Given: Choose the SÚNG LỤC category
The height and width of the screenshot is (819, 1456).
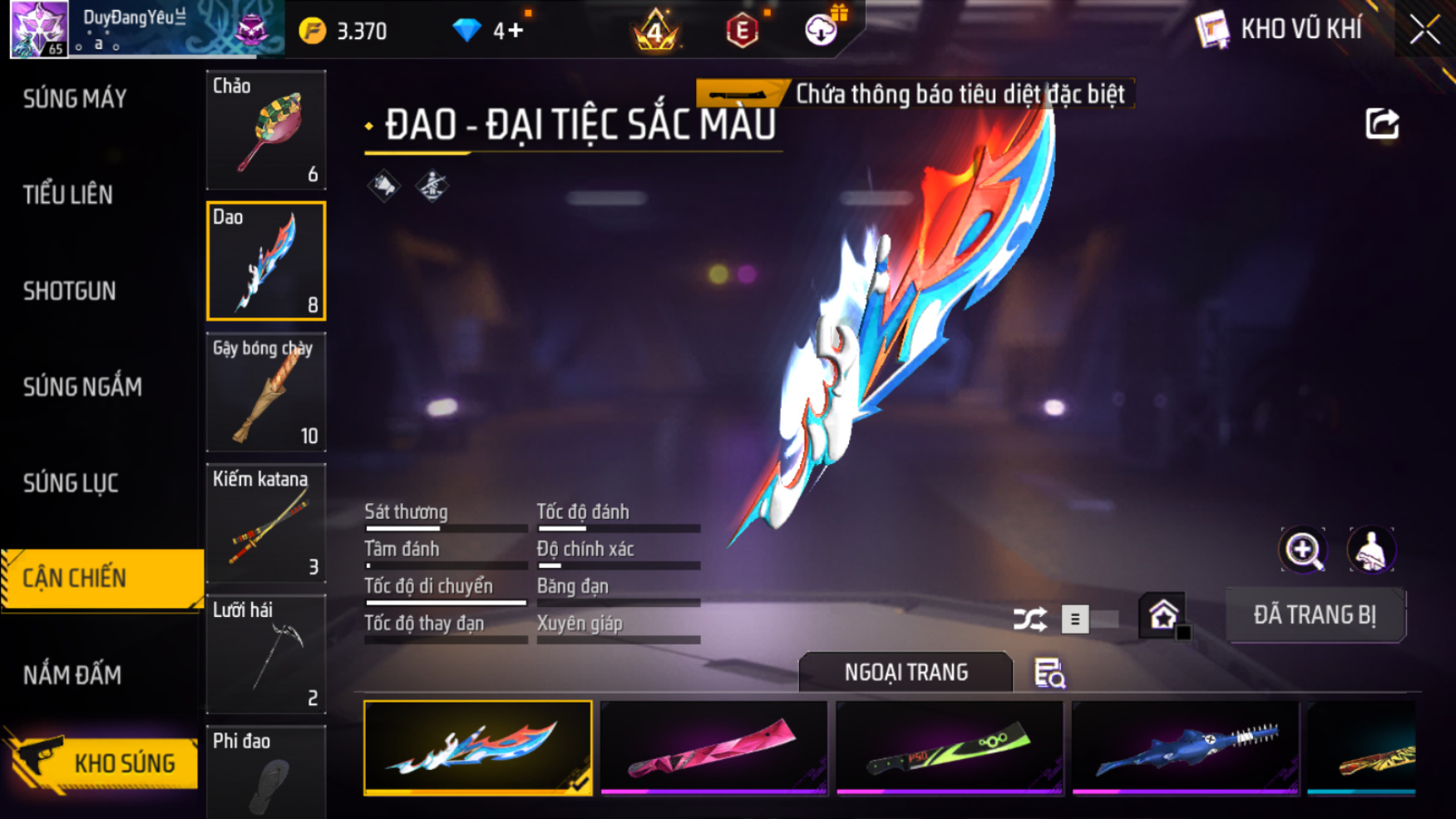Looking at the screenshot, I should pos(71,483).
